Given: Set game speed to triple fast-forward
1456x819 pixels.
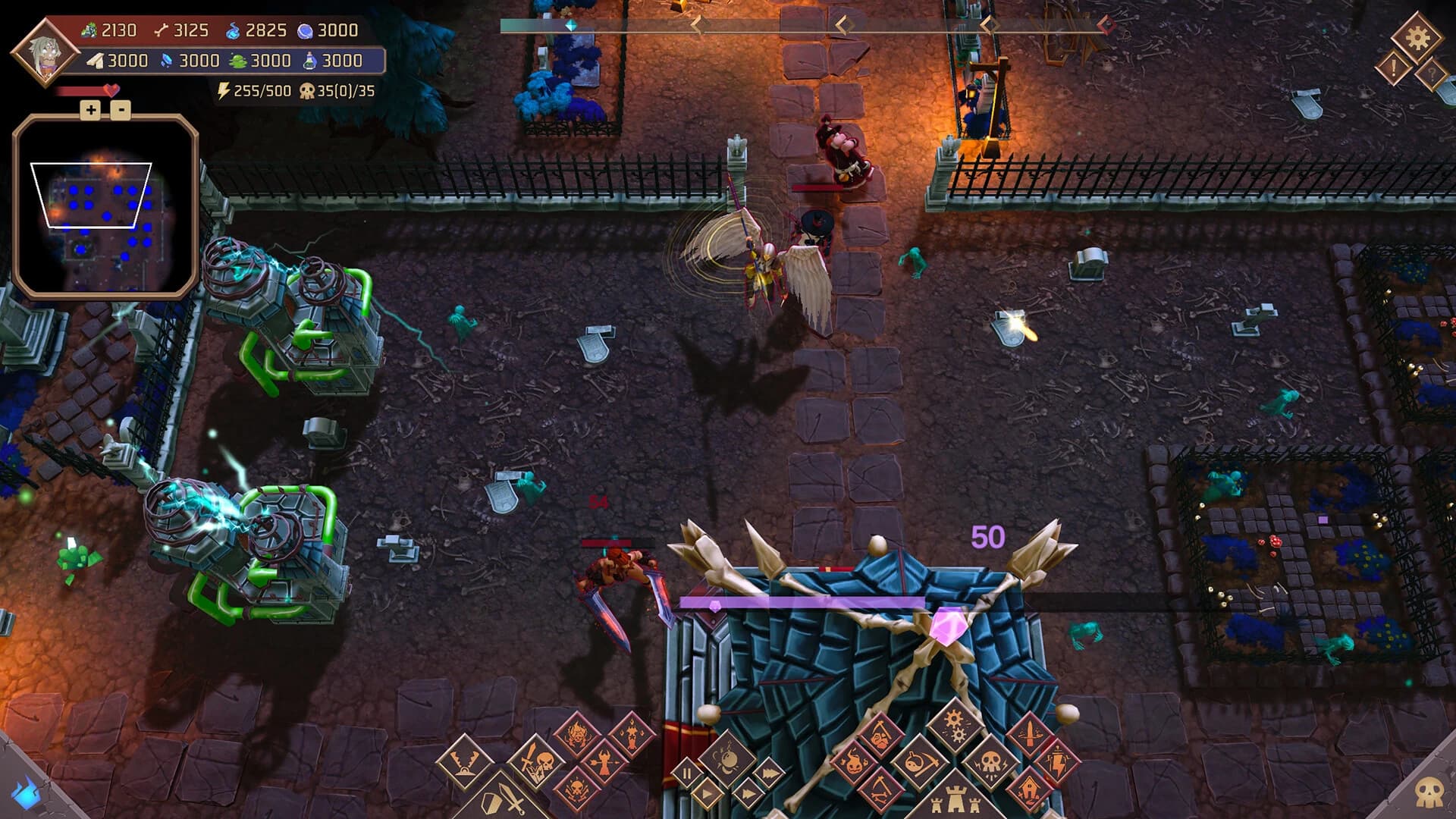Looking at the screenshot, I should click(768, 773).
